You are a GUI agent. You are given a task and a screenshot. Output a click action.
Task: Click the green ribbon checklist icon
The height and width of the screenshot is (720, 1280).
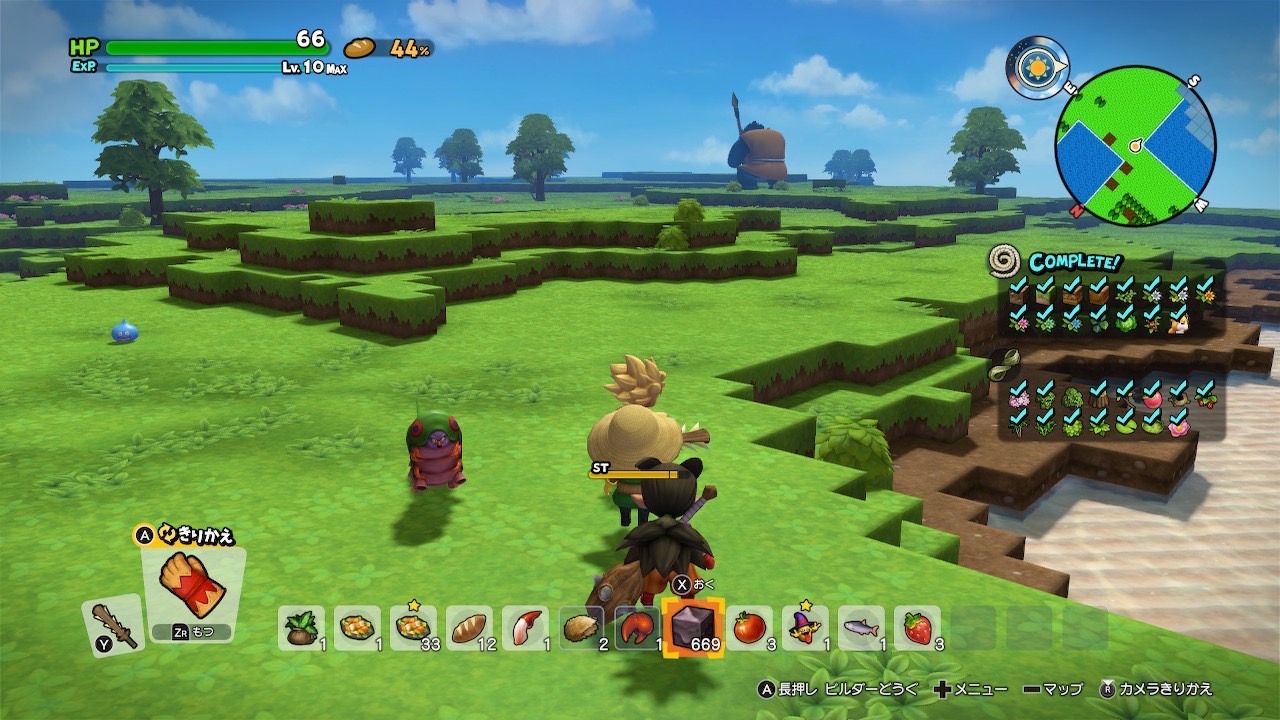[x=1004, y=364]
